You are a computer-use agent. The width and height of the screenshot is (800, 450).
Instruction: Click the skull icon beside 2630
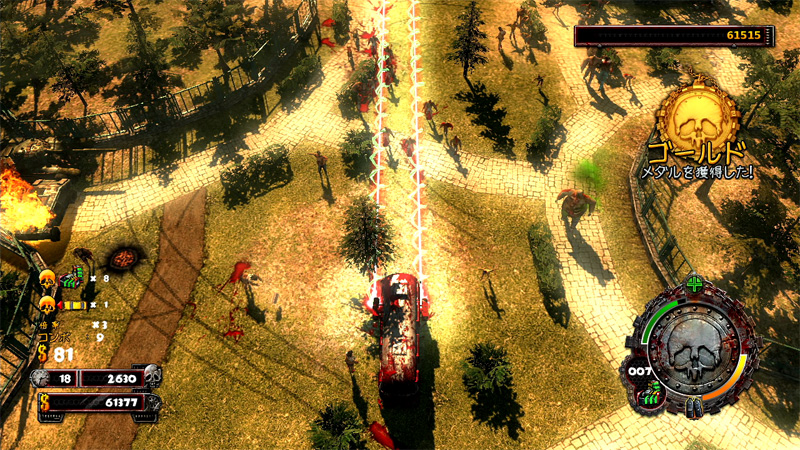[x=151, y=377]
